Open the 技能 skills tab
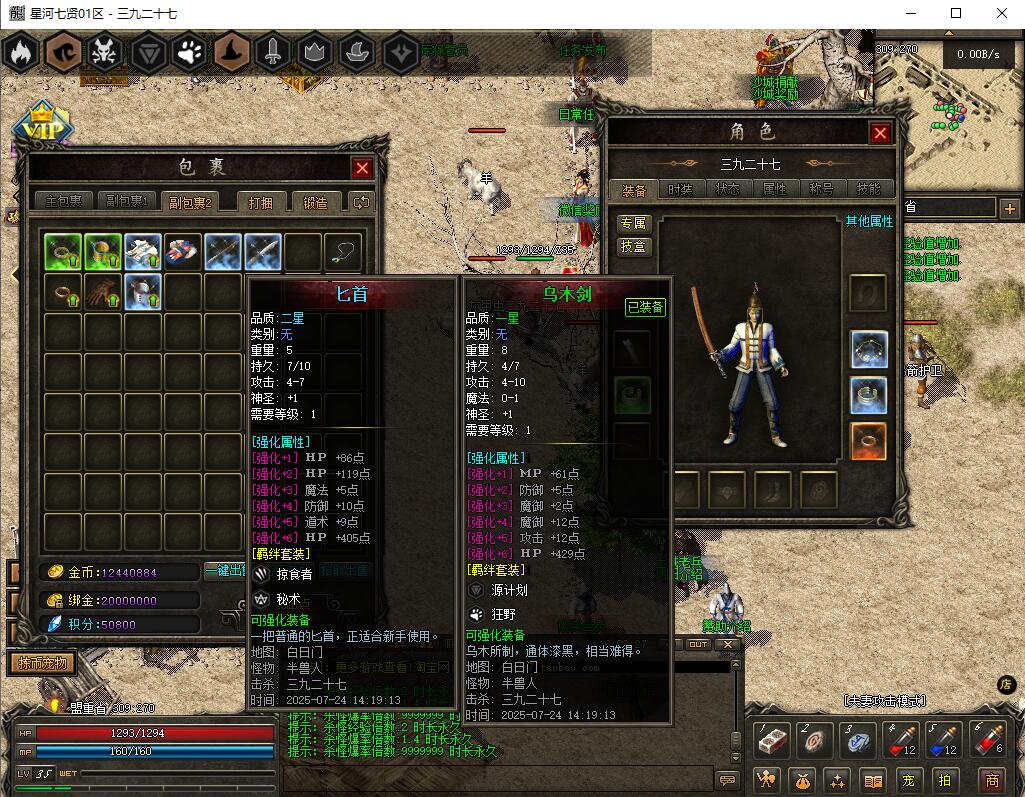Screen dimensions: 1025x797 pos(869,189)
